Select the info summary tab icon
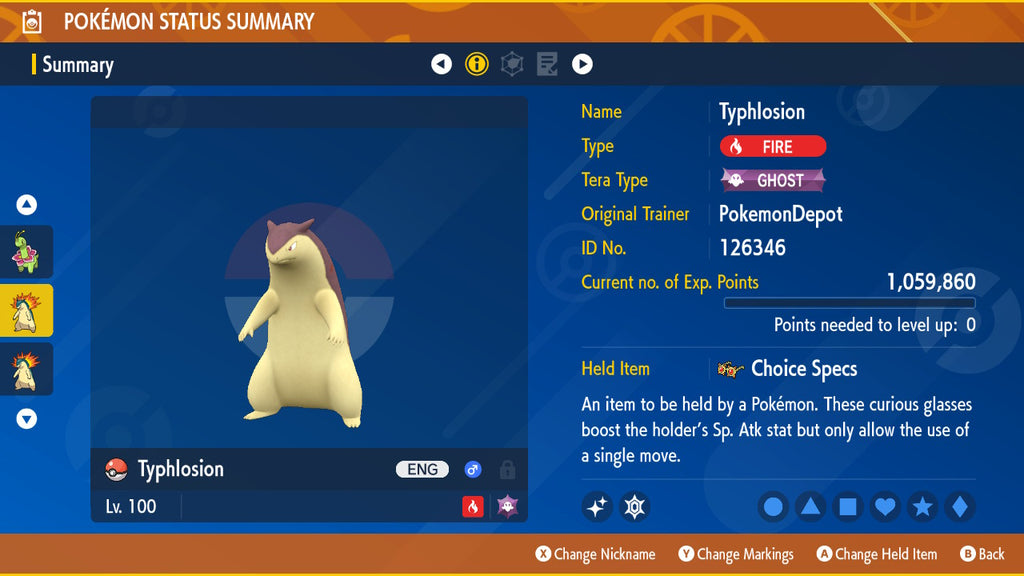Viewport: 1024px width, 576px height. pyautogui.click(x=477, y=65)
